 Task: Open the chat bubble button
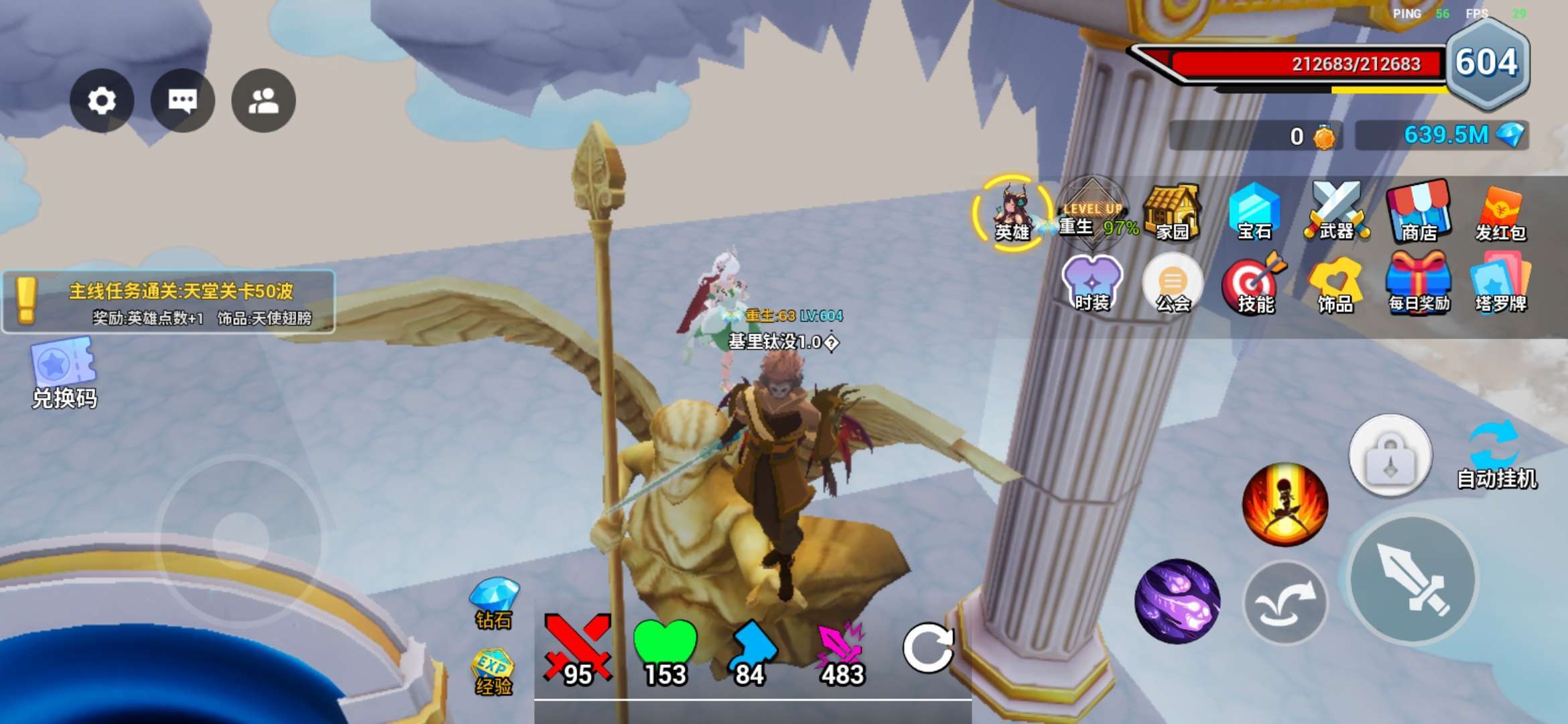pyautogui.click(x=183, y=101)
